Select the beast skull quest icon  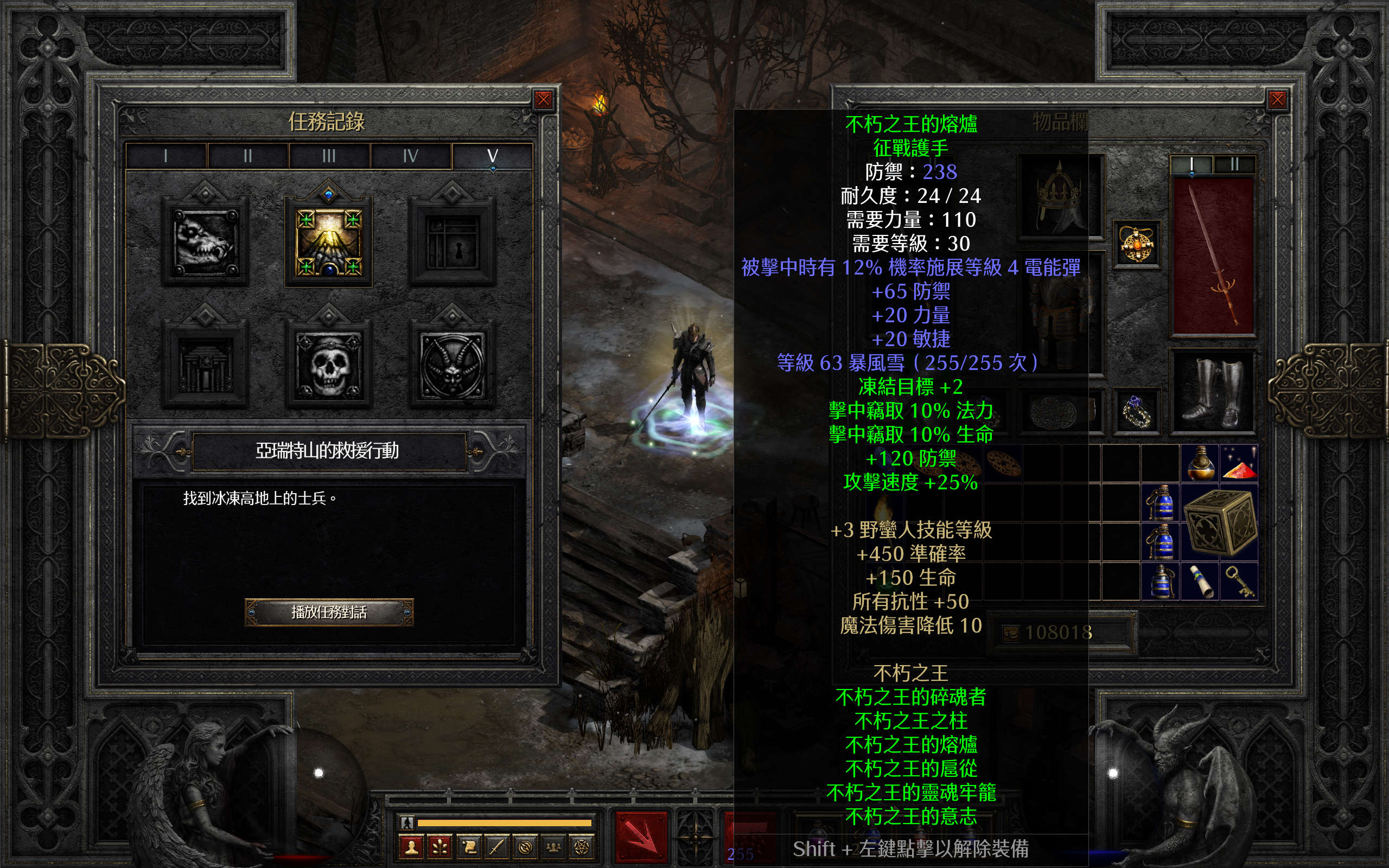click(206, 242)
